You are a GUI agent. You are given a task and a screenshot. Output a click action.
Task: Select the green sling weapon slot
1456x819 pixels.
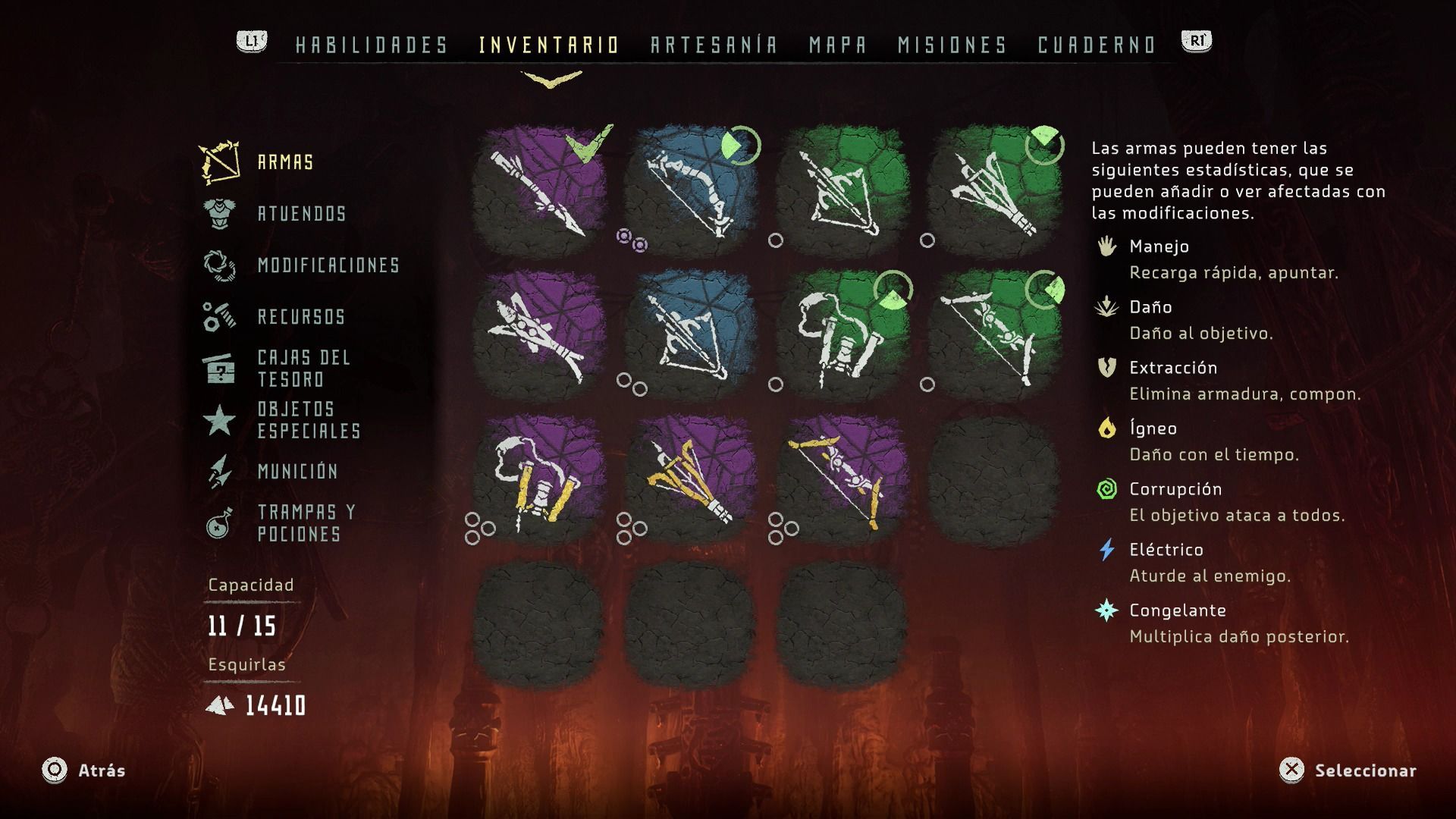click(x=843, y=335)
